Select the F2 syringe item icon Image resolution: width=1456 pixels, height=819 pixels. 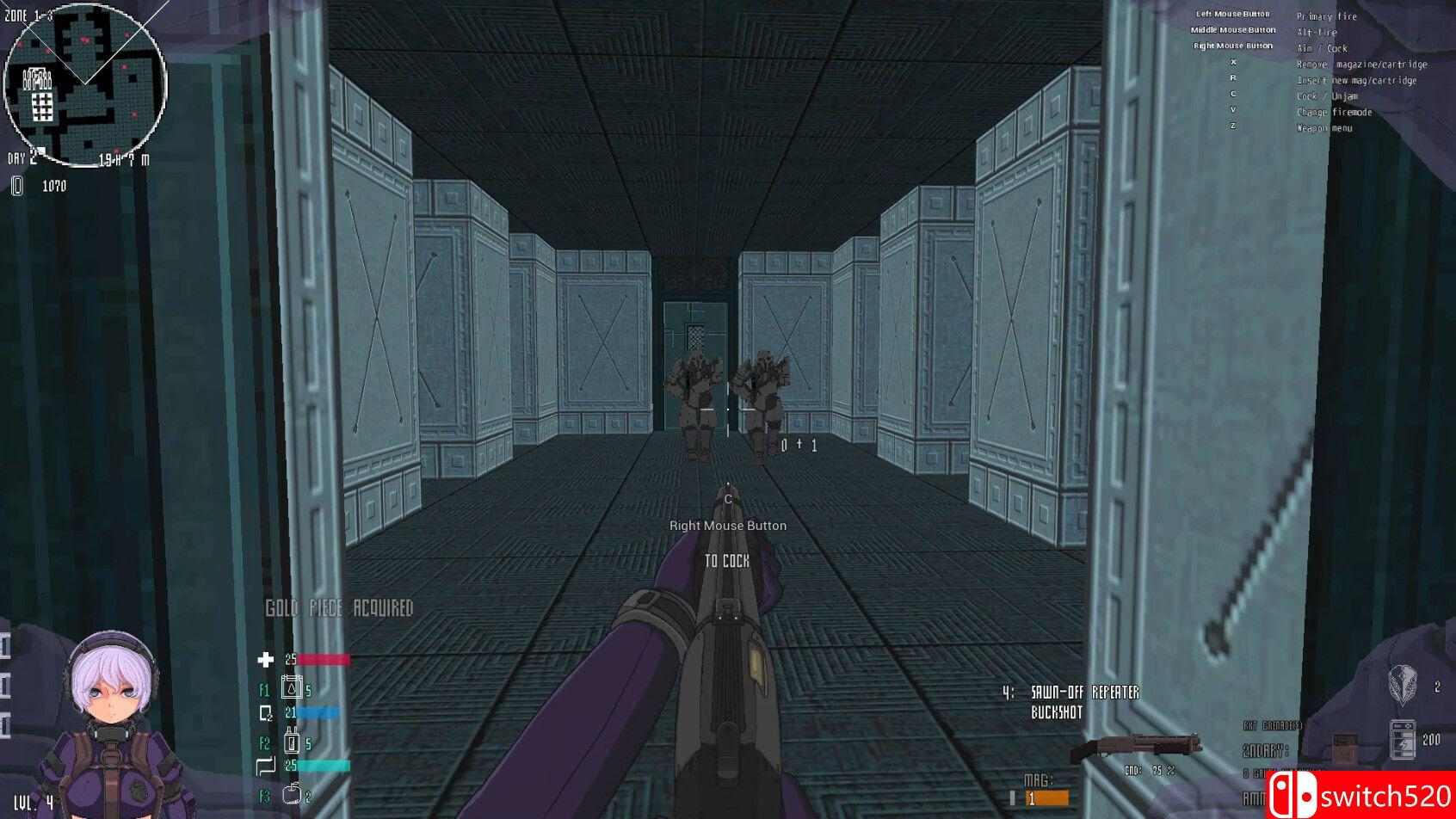pos(293,742)
